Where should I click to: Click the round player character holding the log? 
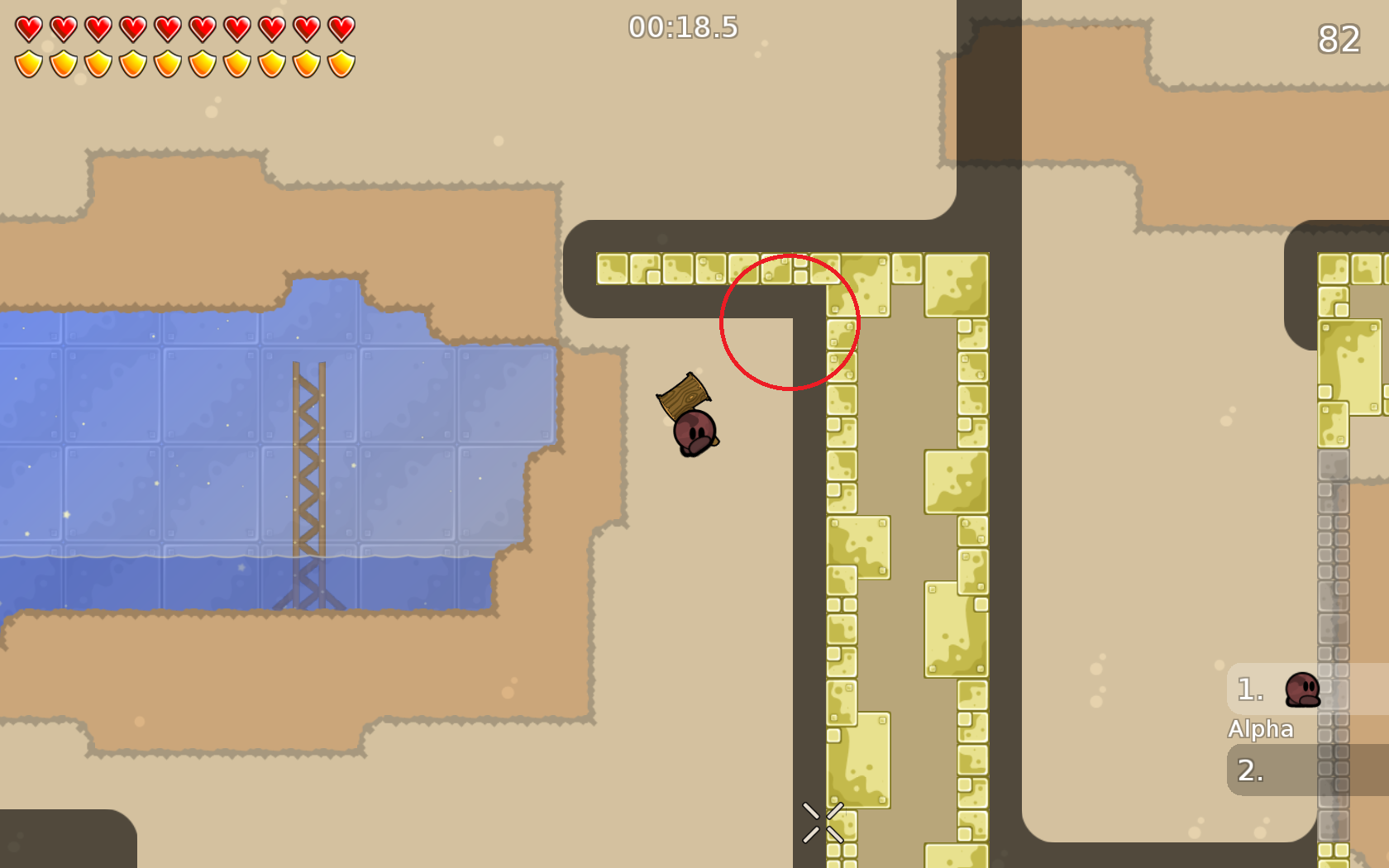pyautogui.click(x=695, y=430)
